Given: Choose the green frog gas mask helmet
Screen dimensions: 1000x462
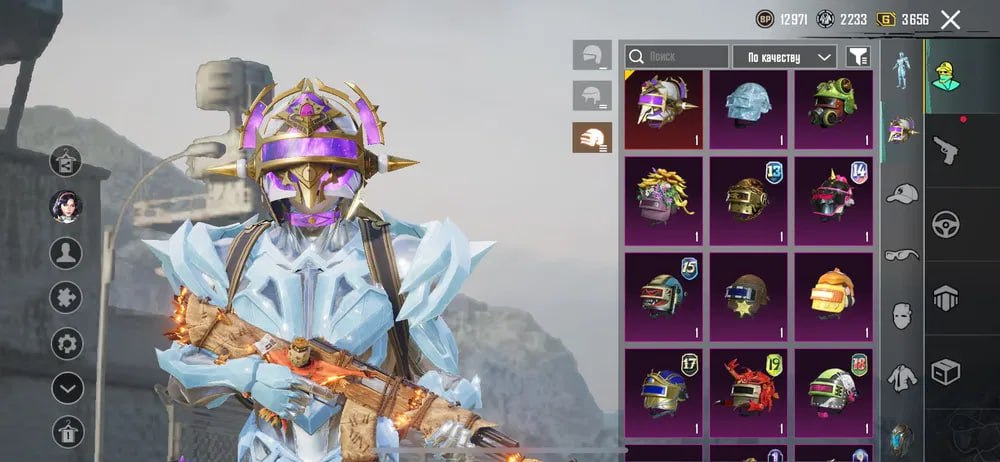Looking at the screenshot, I should (833, 109).
